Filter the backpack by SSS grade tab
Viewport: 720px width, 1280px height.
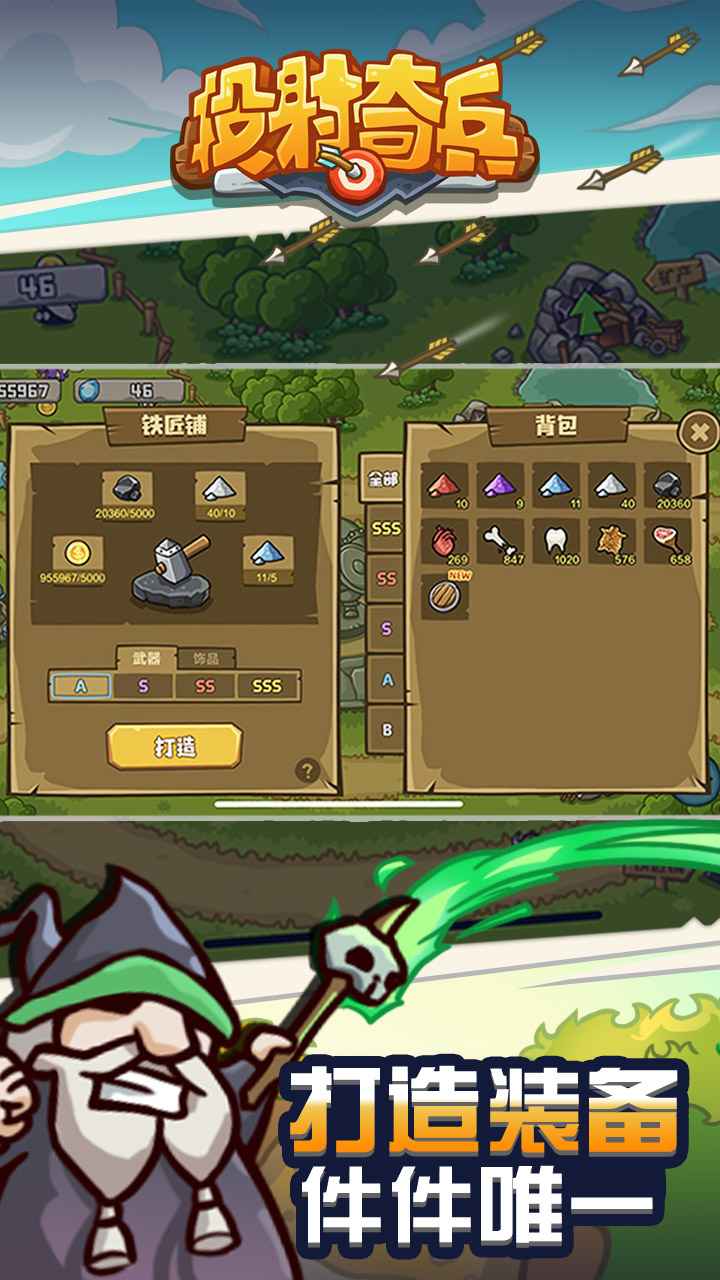point(386,528)
